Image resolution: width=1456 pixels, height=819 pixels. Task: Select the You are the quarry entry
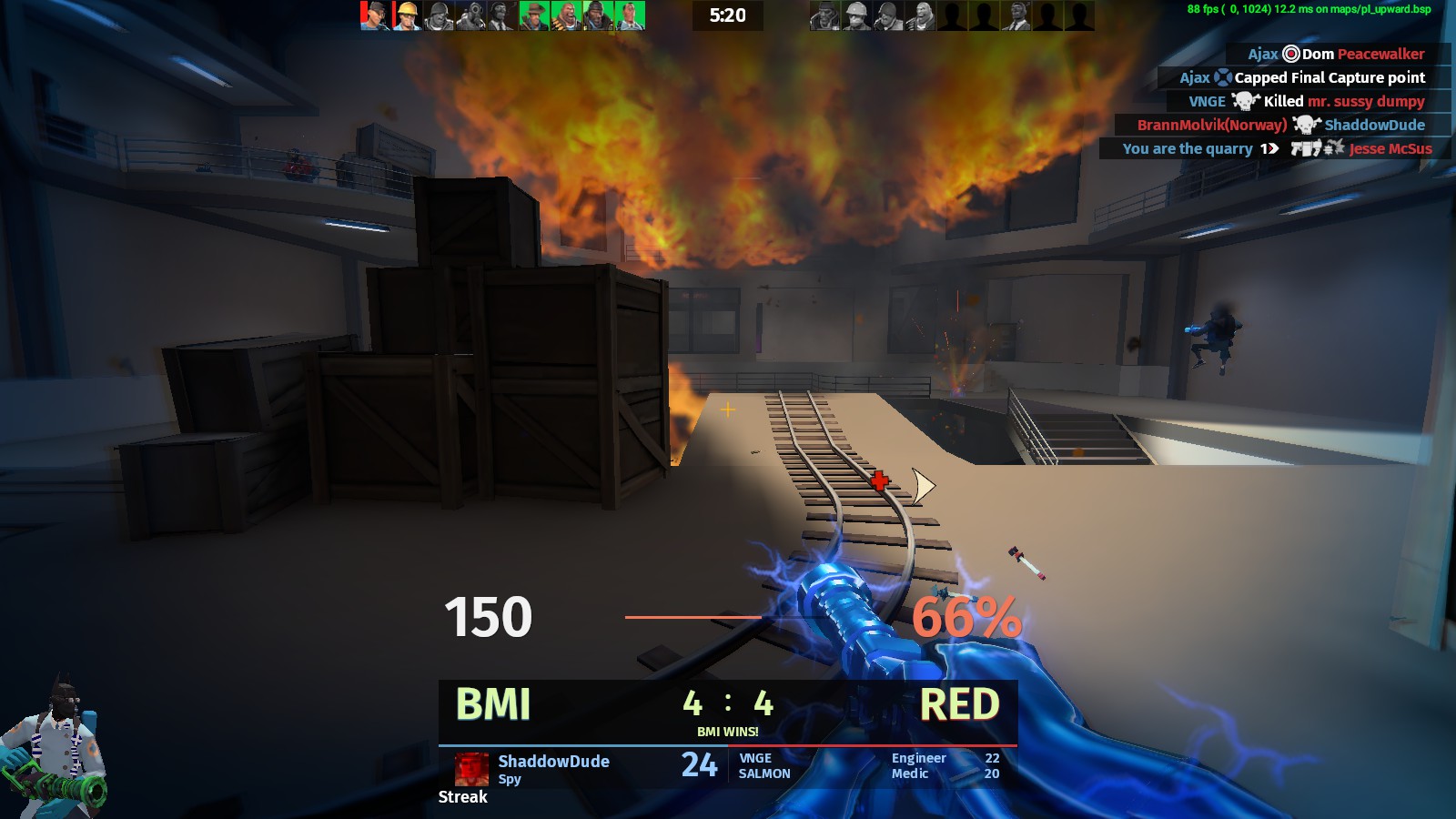click(1276, 148)
